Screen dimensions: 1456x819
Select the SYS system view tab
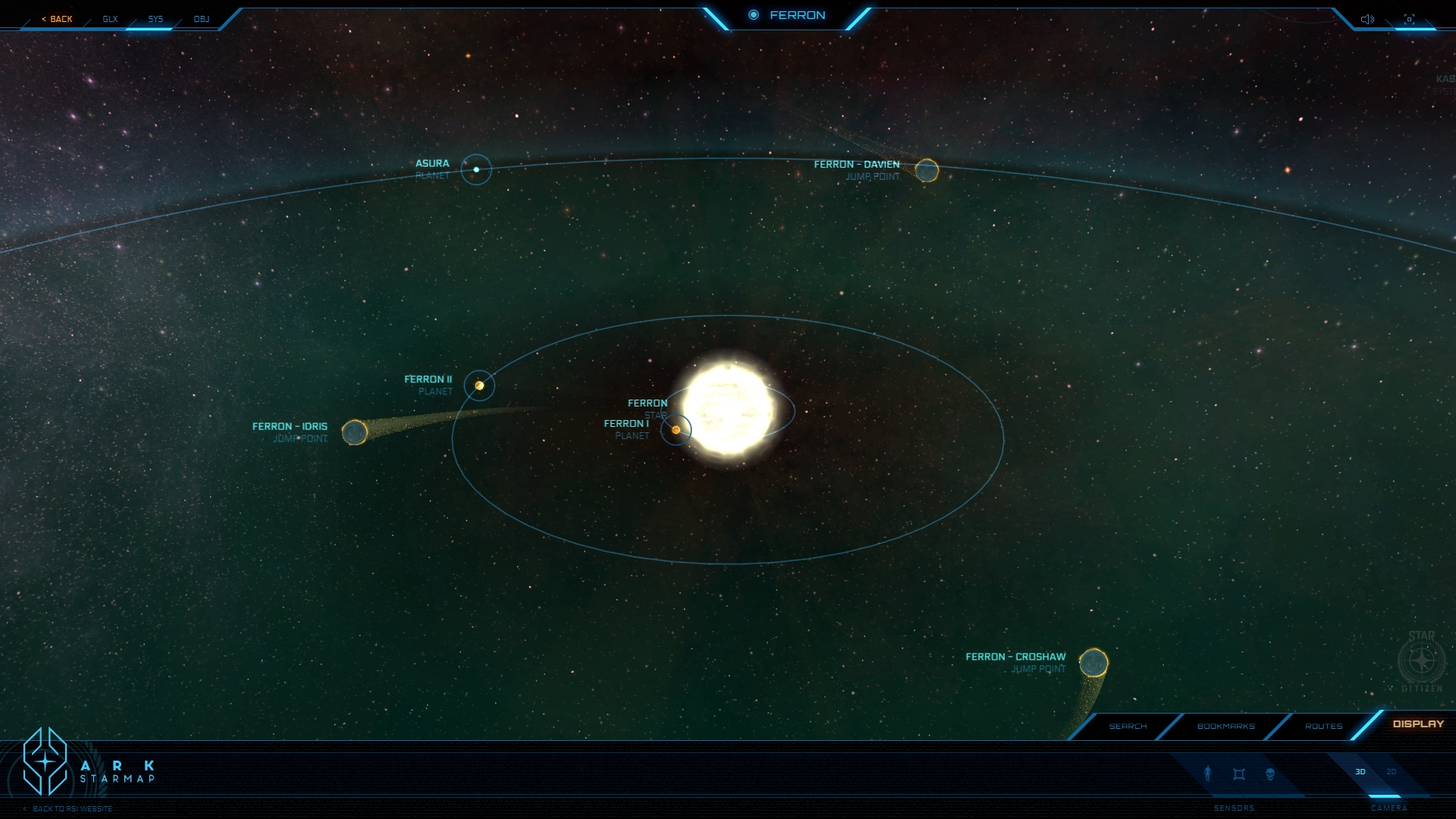[155, 19]
